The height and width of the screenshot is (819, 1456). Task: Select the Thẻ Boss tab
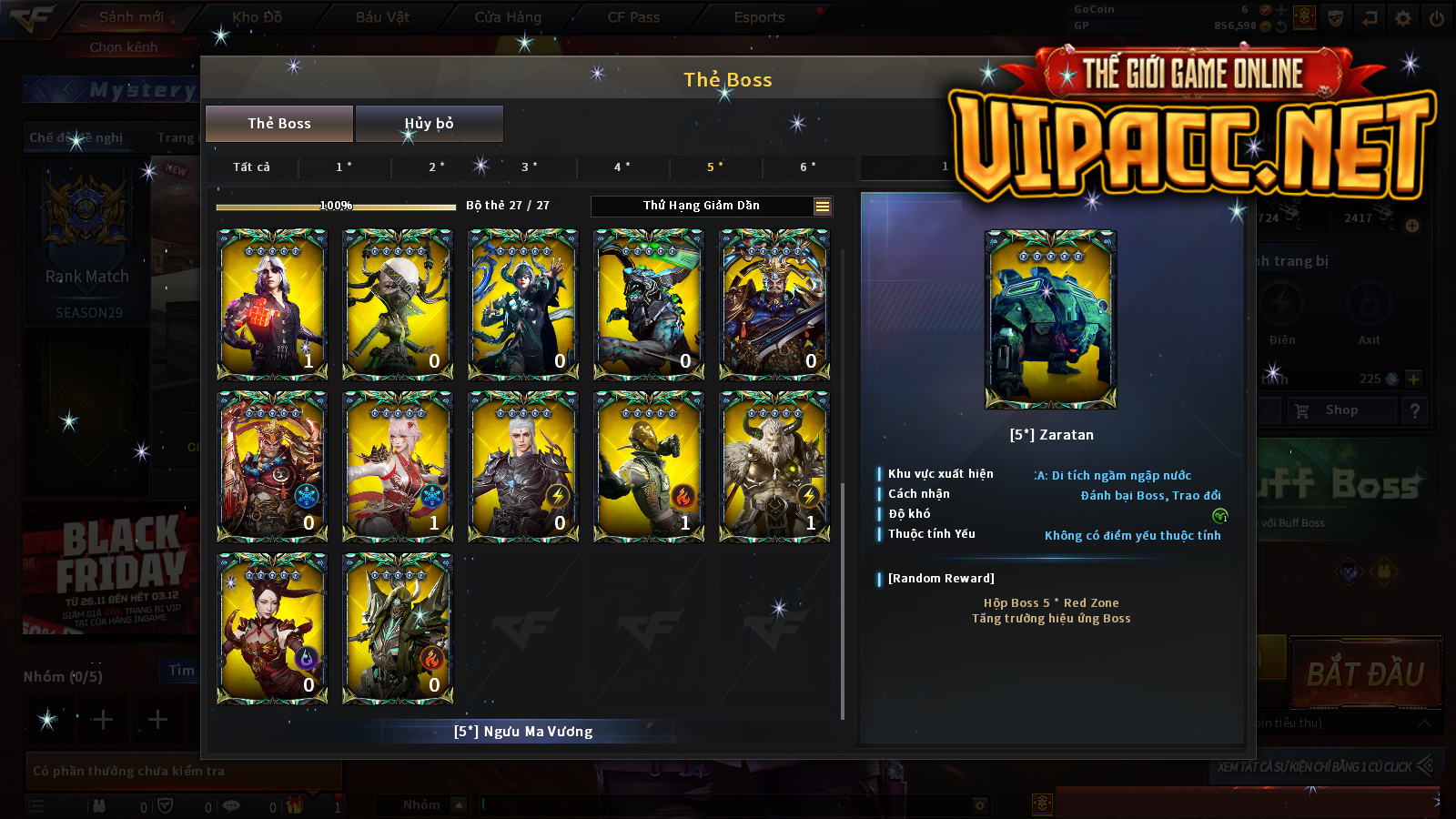(x=279, y=124)
